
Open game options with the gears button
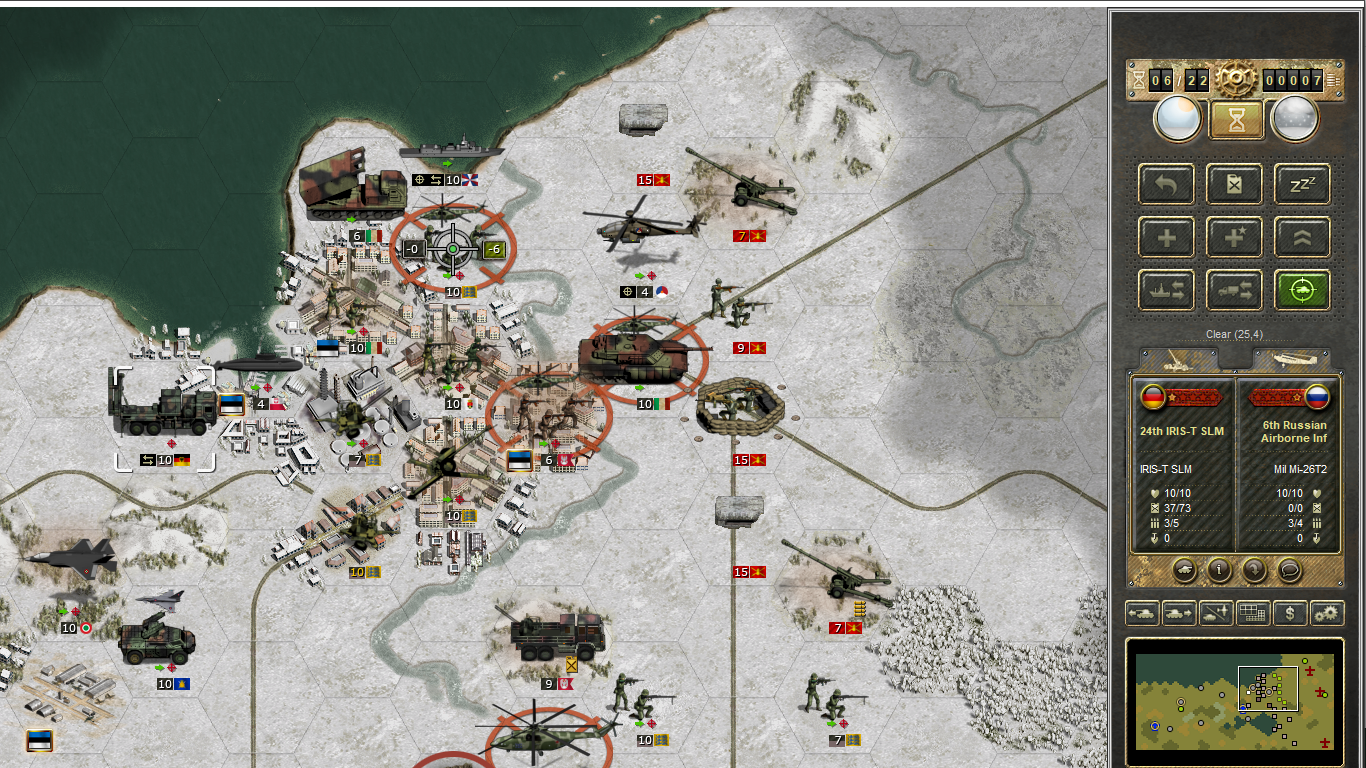(1327, 613)
